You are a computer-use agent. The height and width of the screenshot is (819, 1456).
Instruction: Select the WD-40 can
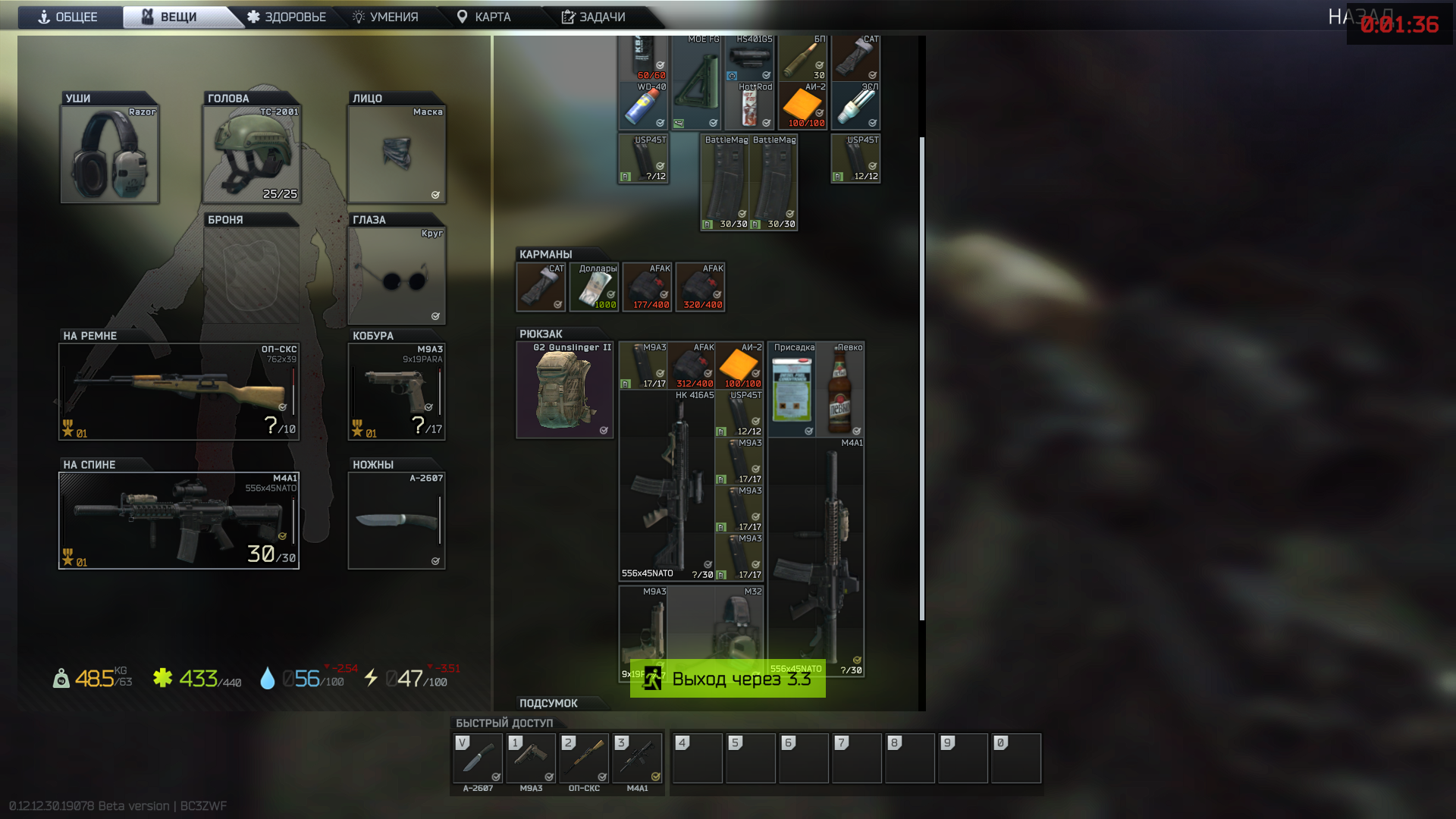(x=643, y=106)
